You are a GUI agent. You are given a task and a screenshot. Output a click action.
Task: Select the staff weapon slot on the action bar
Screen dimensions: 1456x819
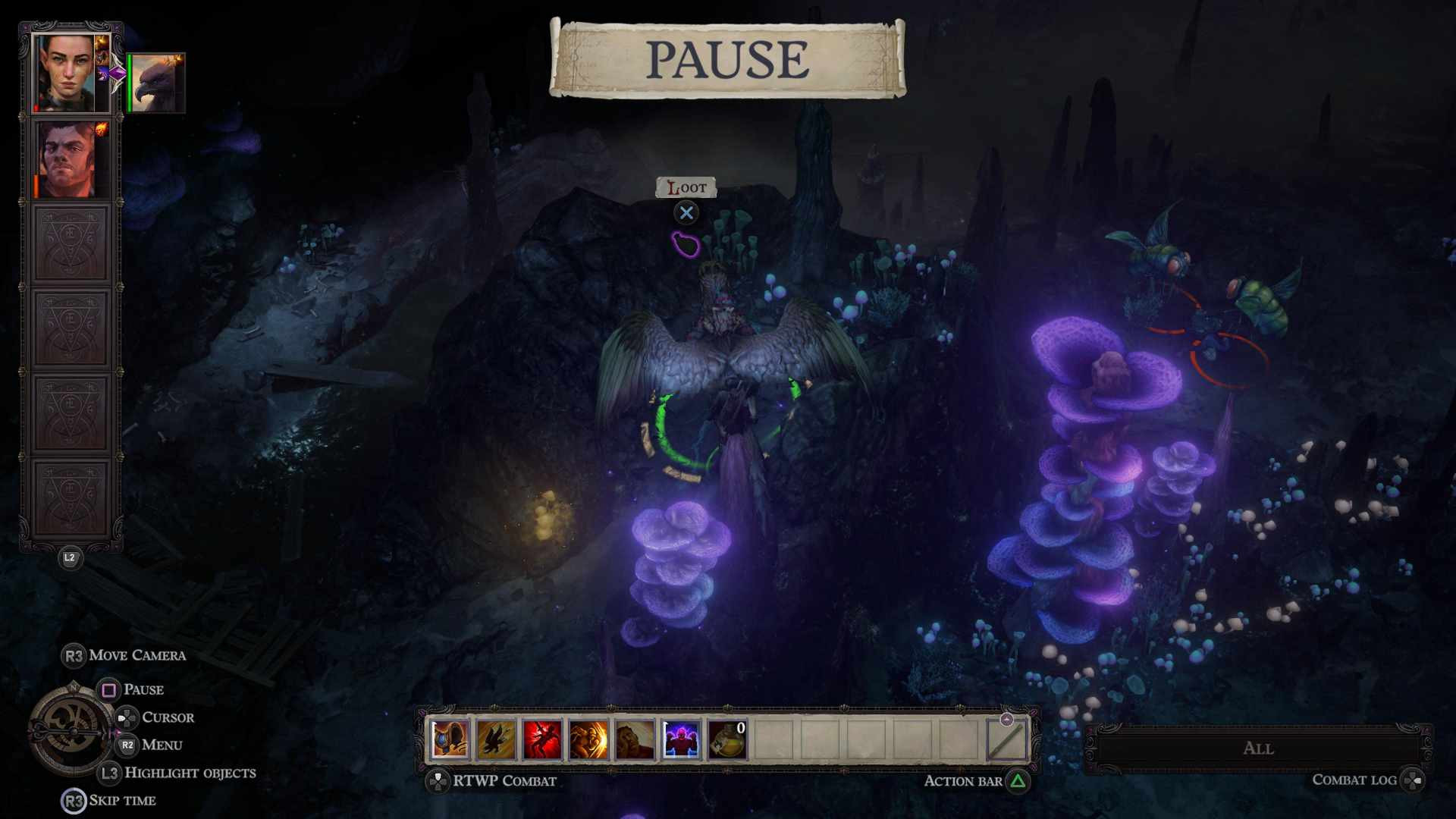(x=1006, y=739)
